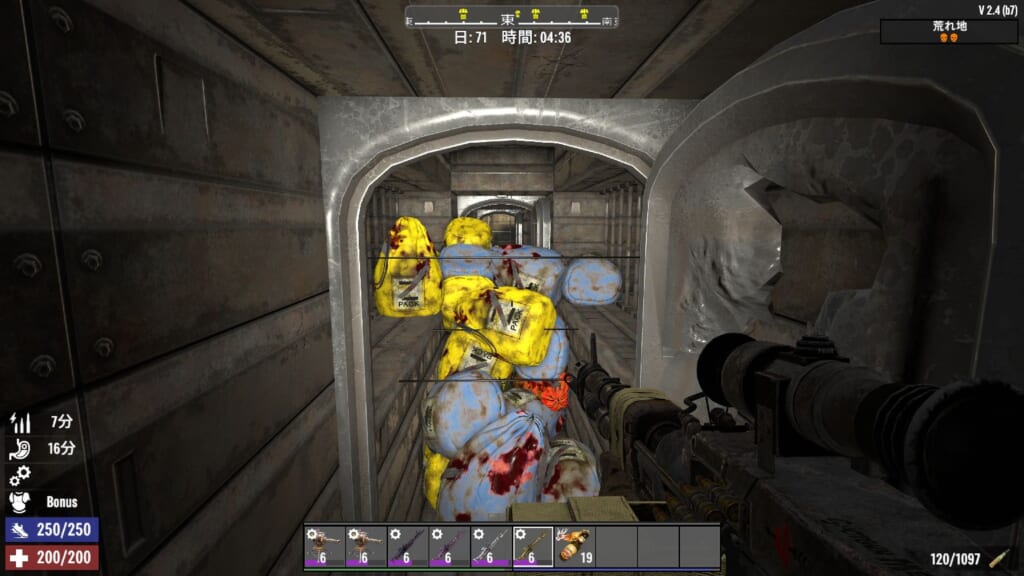The width and height of the screenshot is (1024, 576).
Task: Click the twin gears status icon
Action: click(19, 475)
